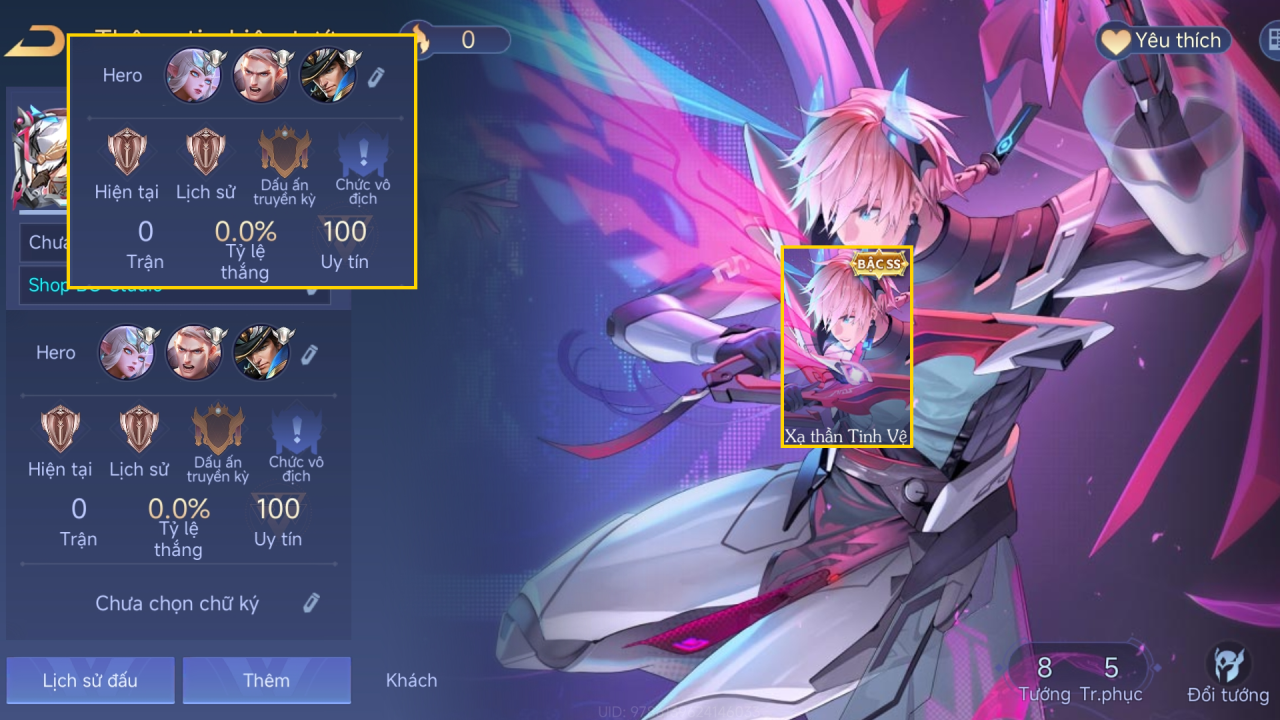The width and height of the screenshot is (1280, 720).
Task: Mark this profile as Yêu thích
Action: point(1162,41)
